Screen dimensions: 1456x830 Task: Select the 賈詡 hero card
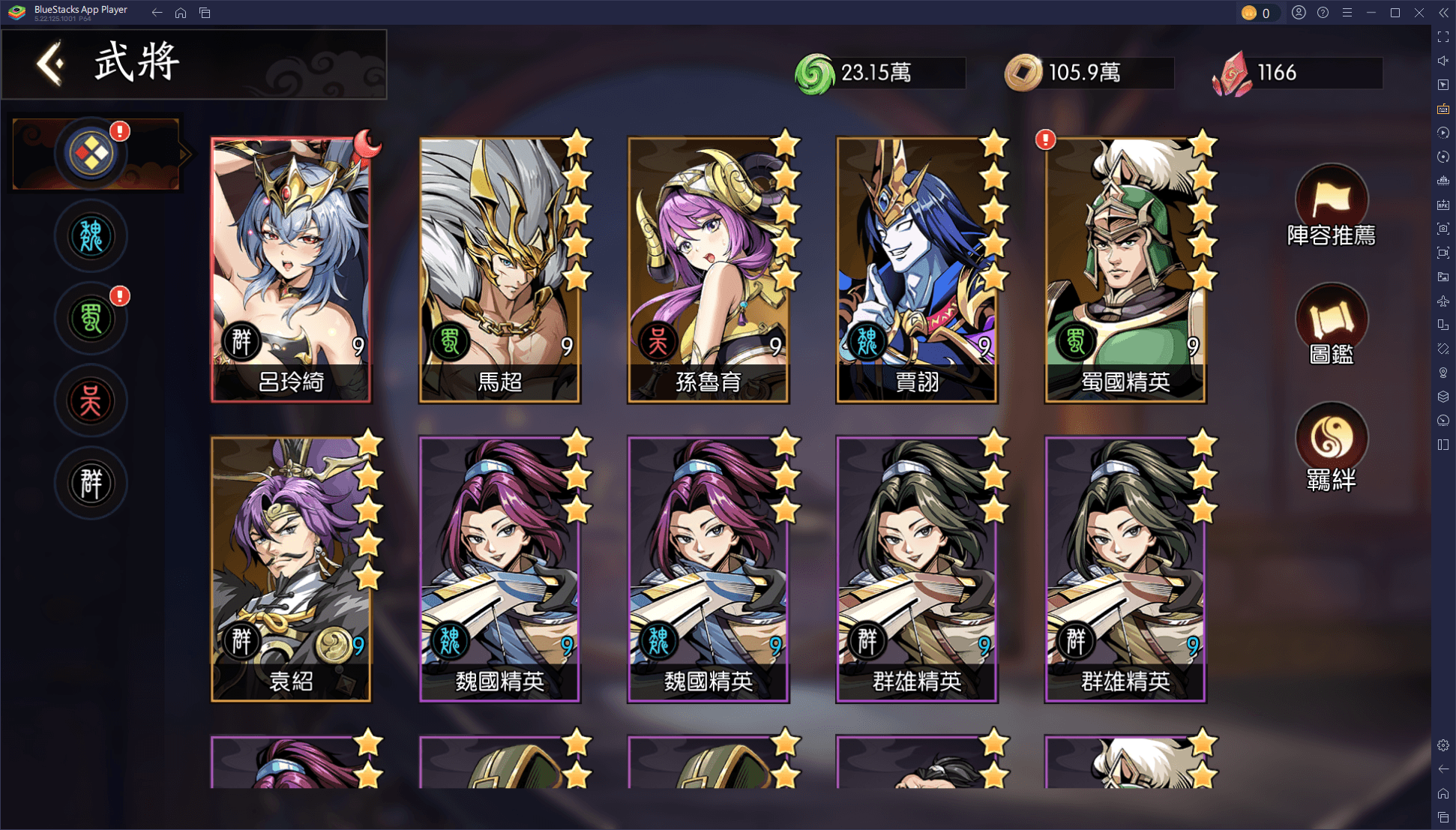pyautogui.click(x=916, y=270)
